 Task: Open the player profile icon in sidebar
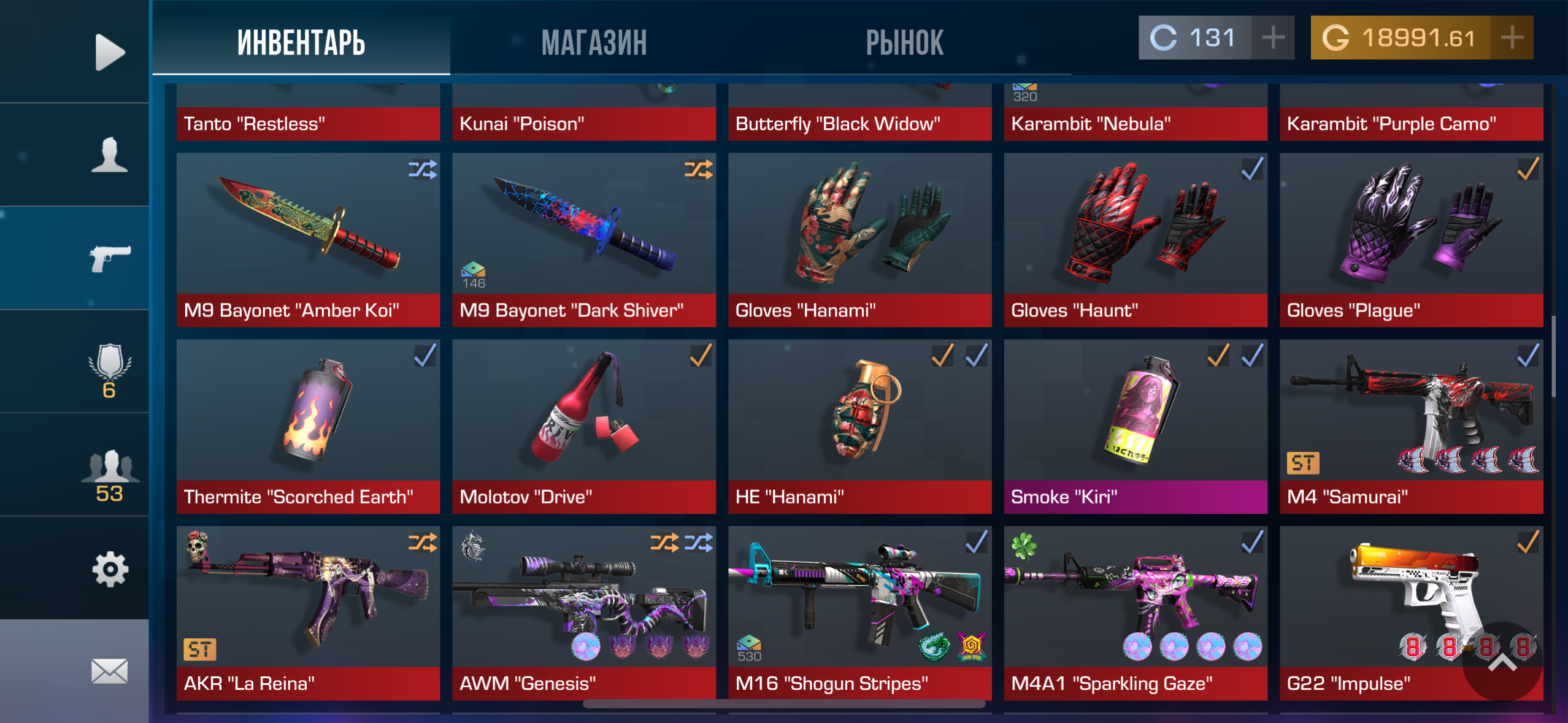(x=109, y=158)
